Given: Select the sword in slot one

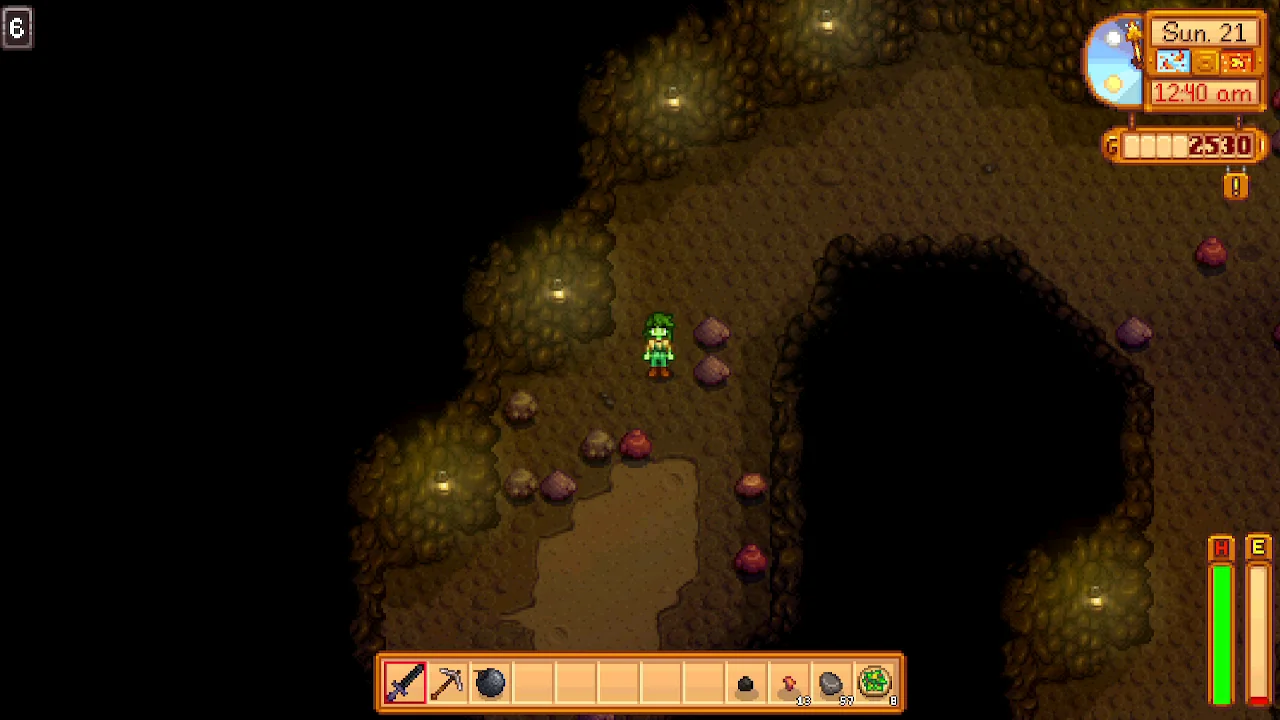Looking at the screenshot, I should click(404, 683).
